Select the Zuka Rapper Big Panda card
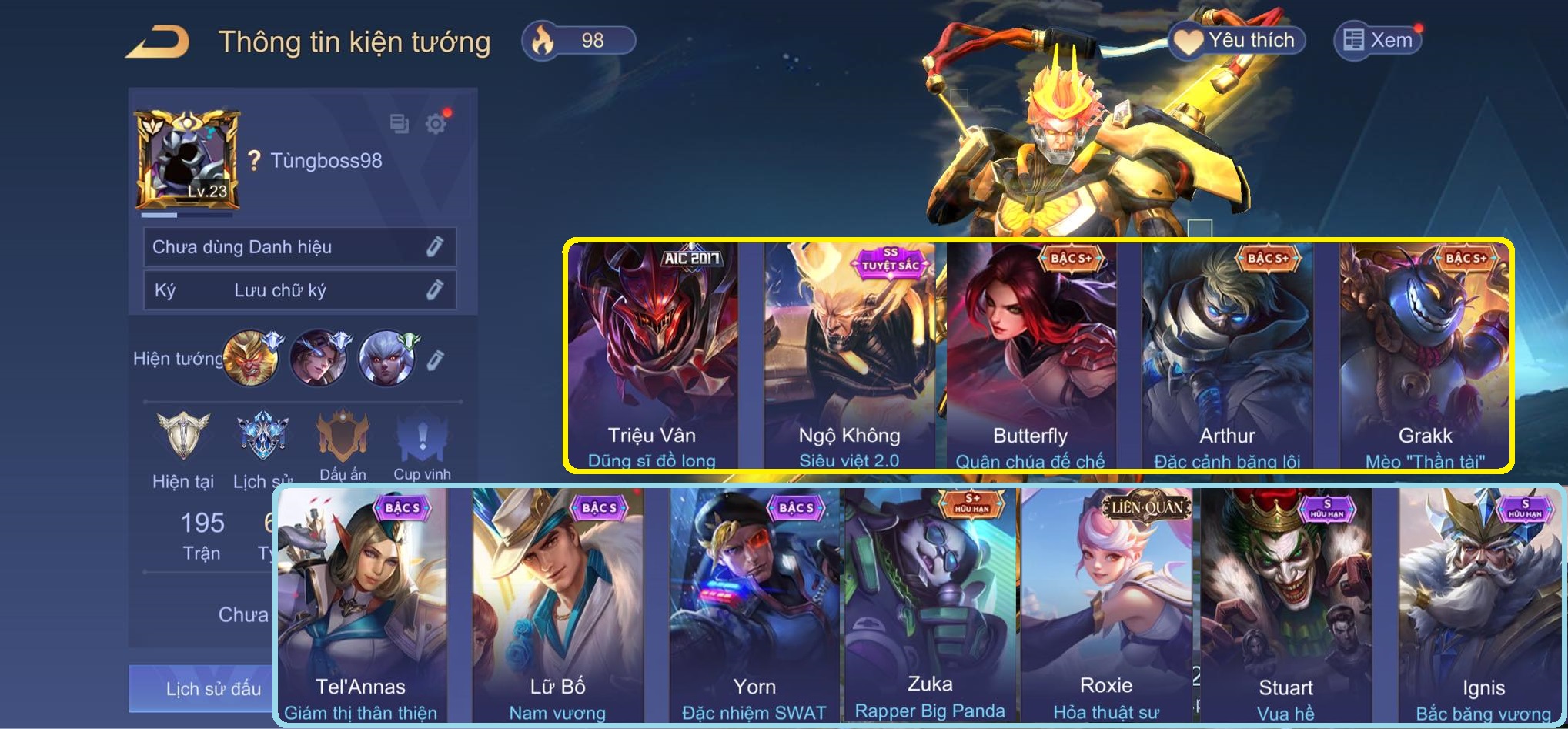The width and height of the screenshot is (1568, 729). click(930, 604)
